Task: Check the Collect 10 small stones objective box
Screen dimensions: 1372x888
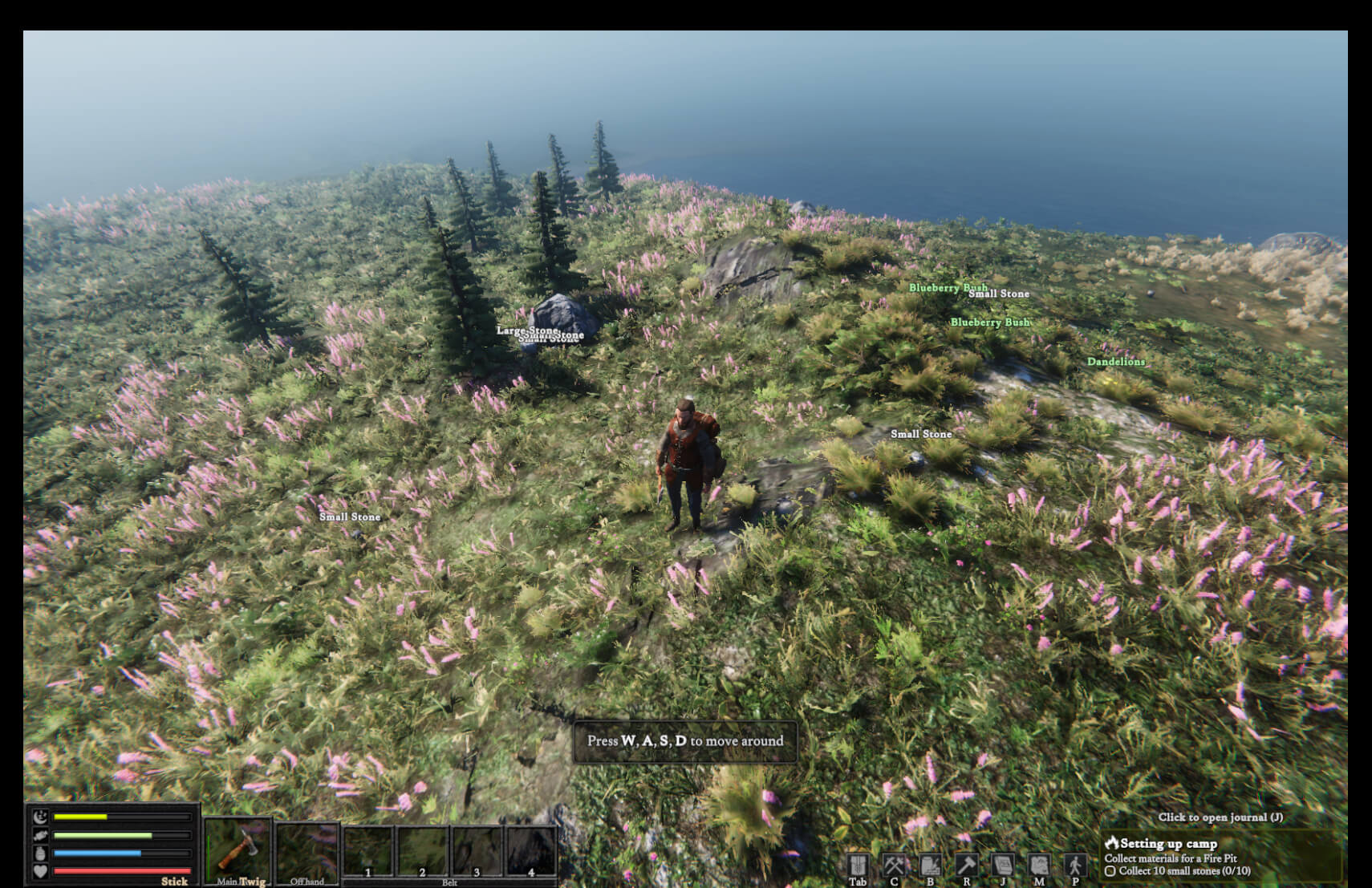Action: [1110, 870]
